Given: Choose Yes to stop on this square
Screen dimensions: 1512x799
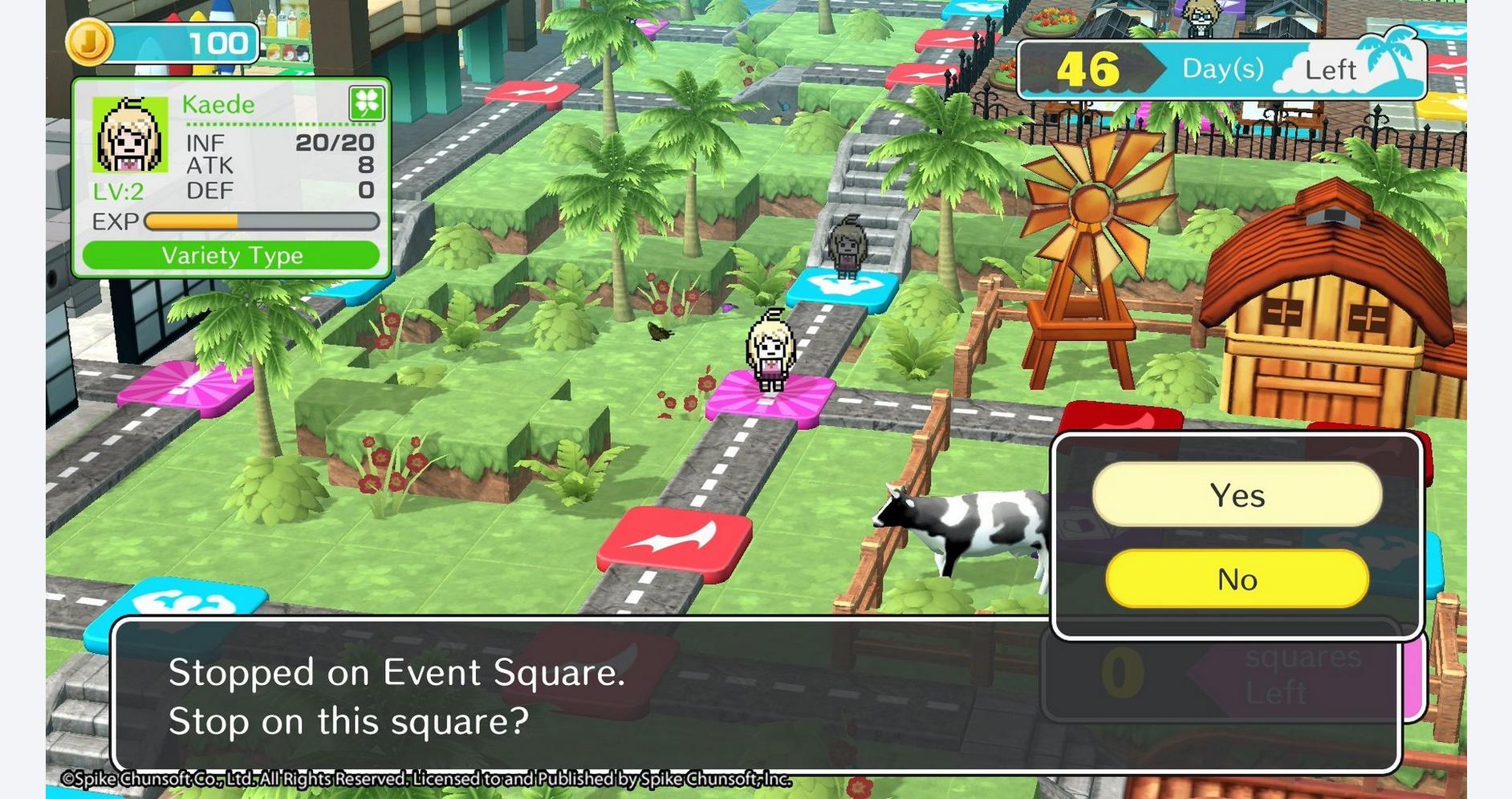Looking at the screenshot, I should pos(1237,495).
